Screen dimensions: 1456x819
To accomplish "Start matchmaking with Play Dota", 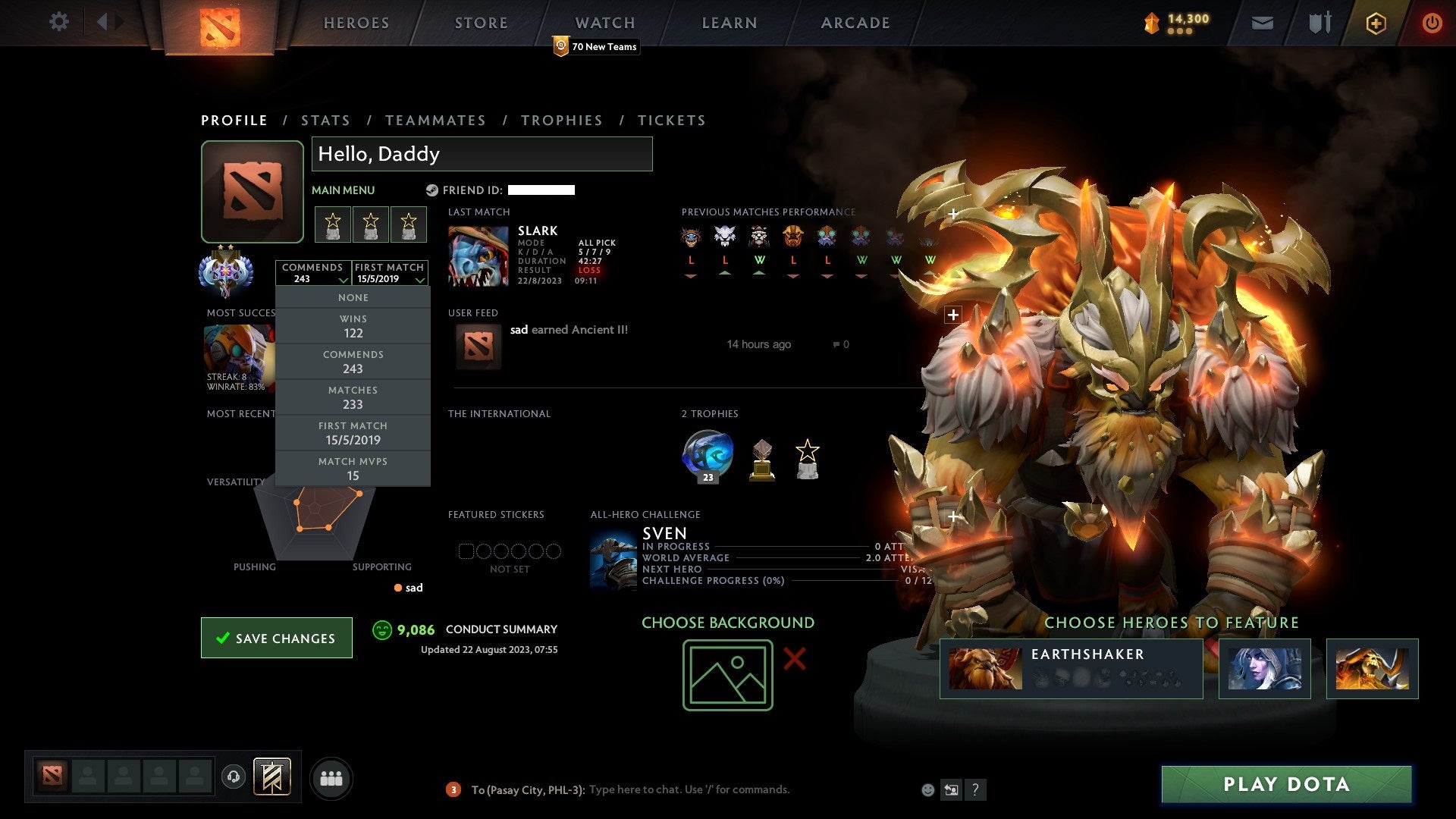I will pos(1286,784).
